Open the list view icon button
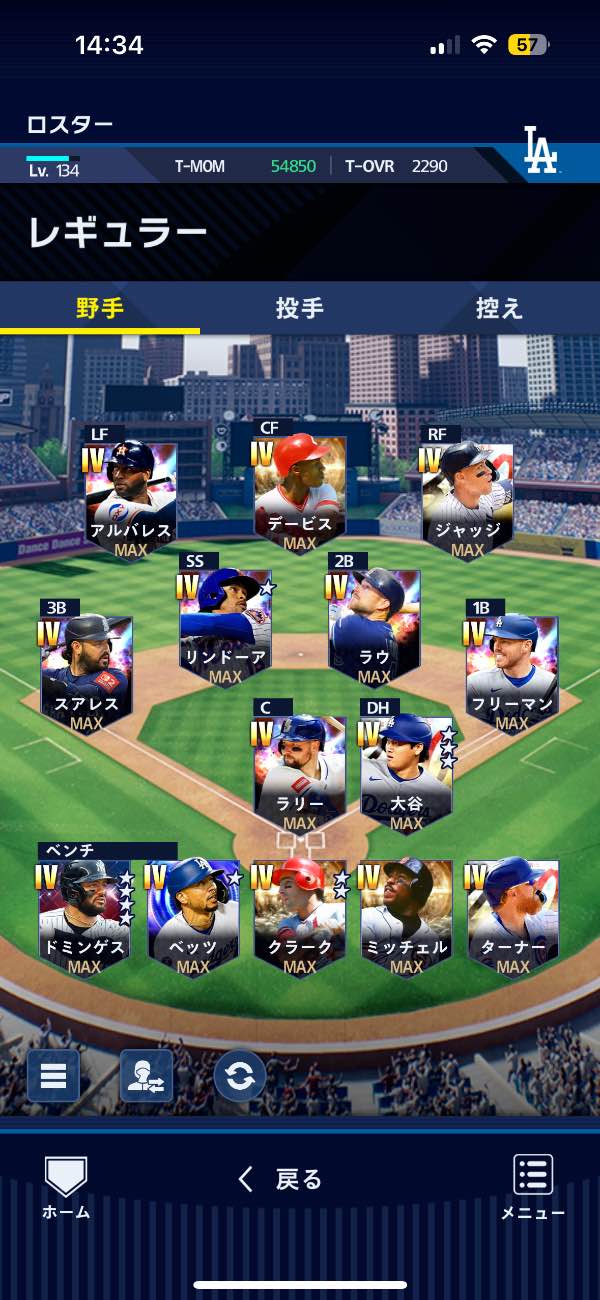 [x=53, y=1076]
